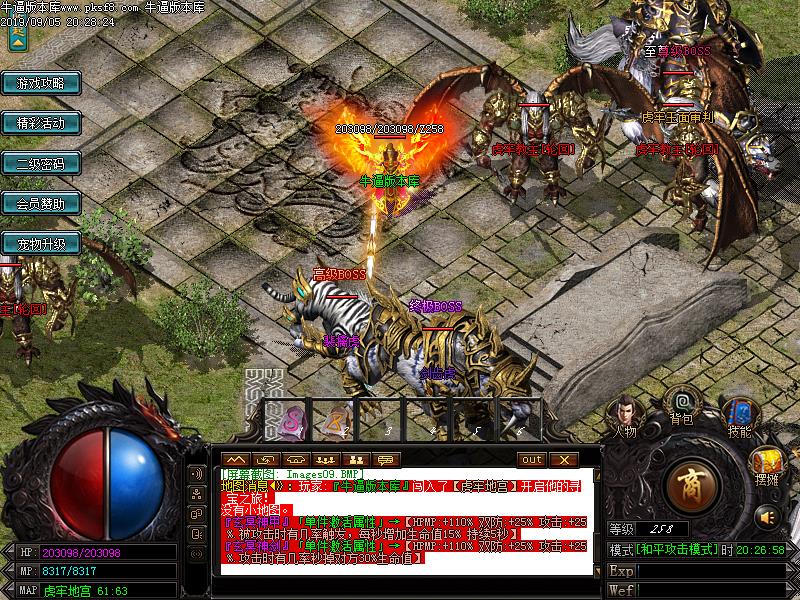
Task: Show the 技能 skills window
Action: coord(740,415)
